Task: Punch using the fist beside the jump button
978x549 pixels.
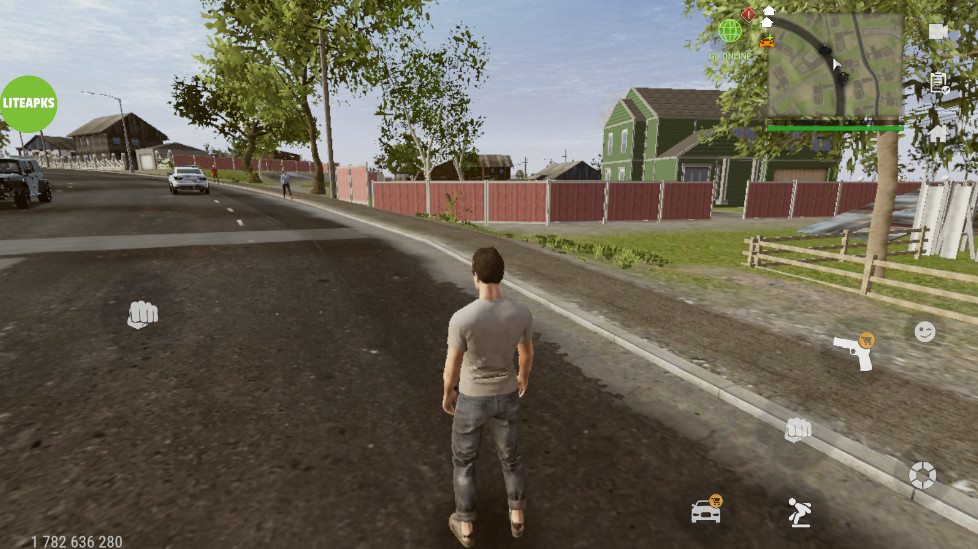Action: (797, 430)
